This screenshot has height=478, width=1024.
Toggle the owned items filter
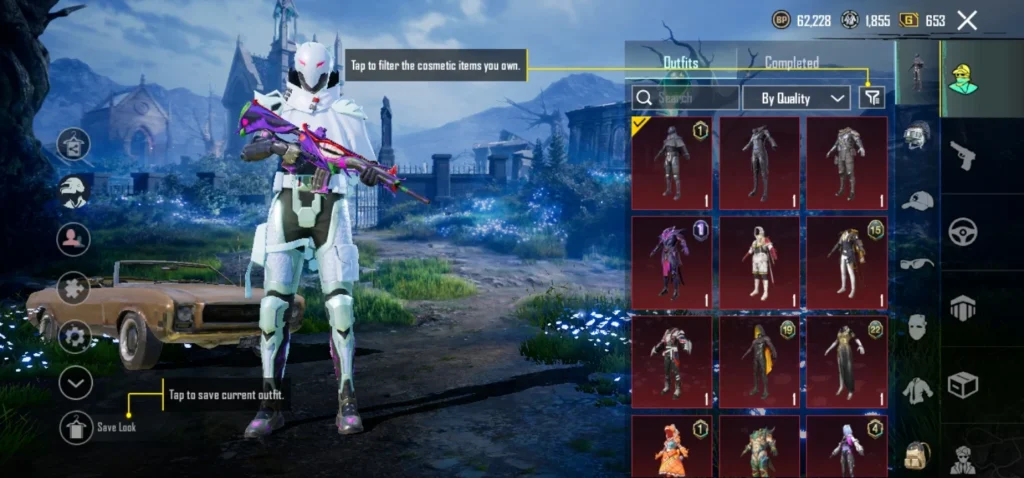872,97
